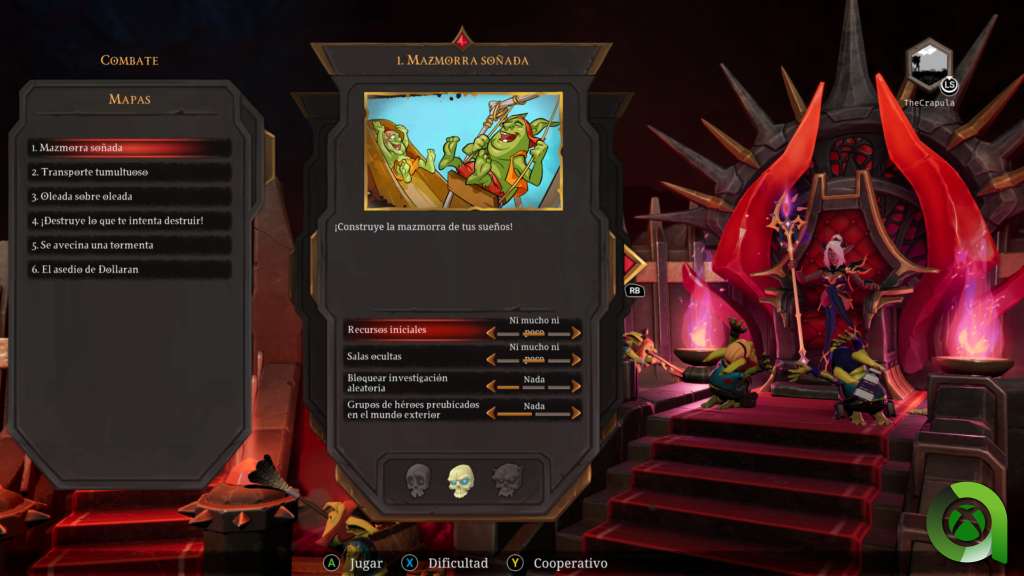Increase Recursos iniciales with the right arrow
This screenshot has width=1024, height=576.
[577, 332]
